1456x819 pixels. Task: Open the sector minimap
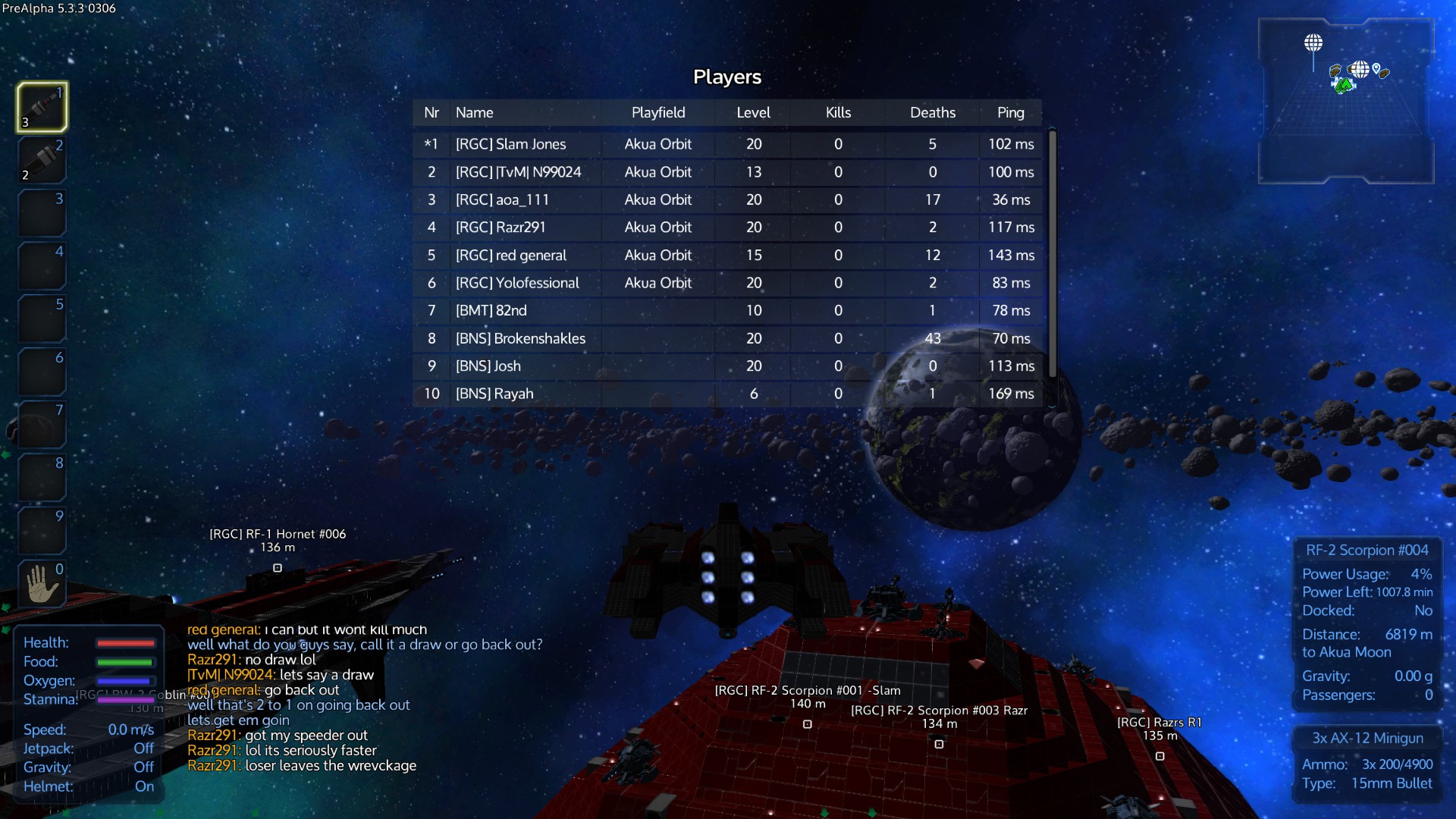pos(1345,101)
